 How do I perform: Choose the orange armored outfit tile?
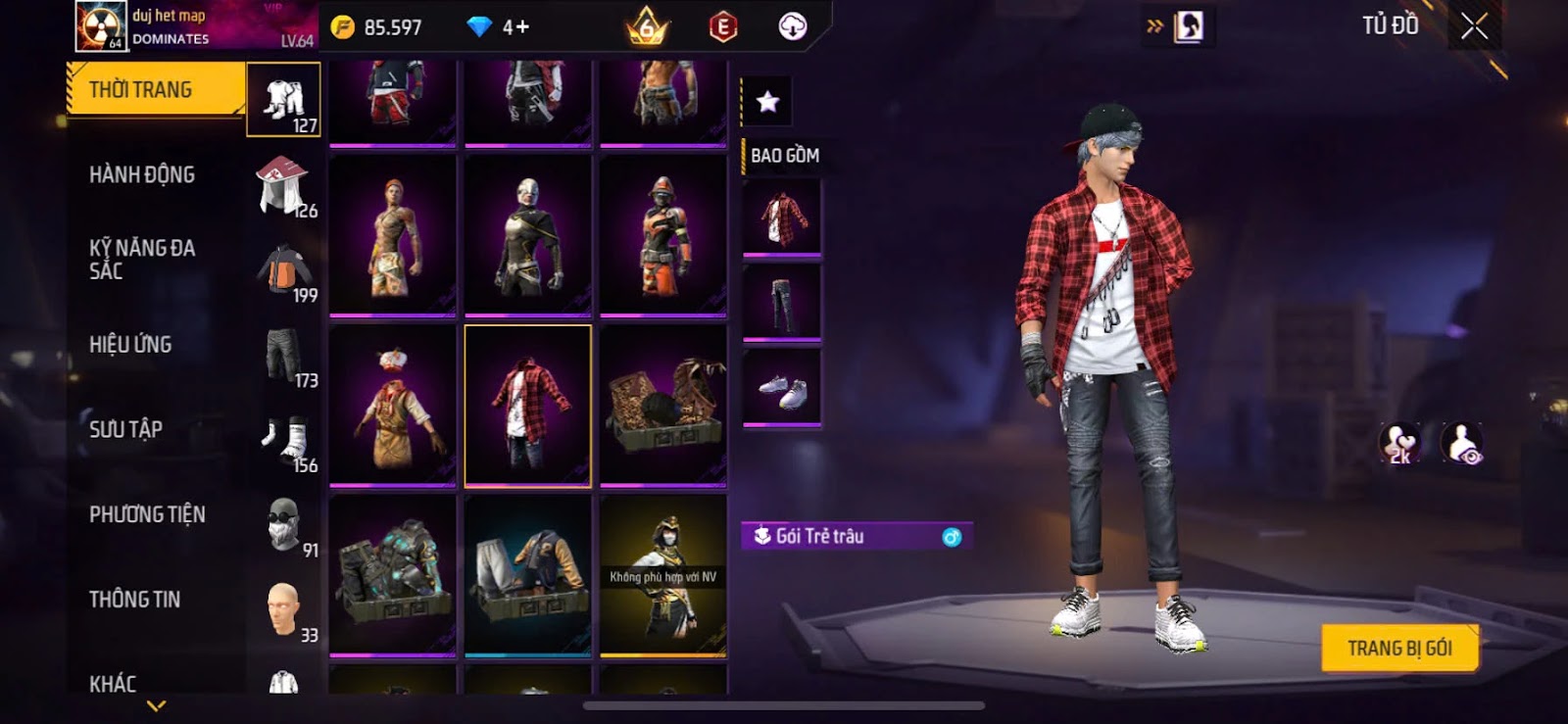coord(662,236)
